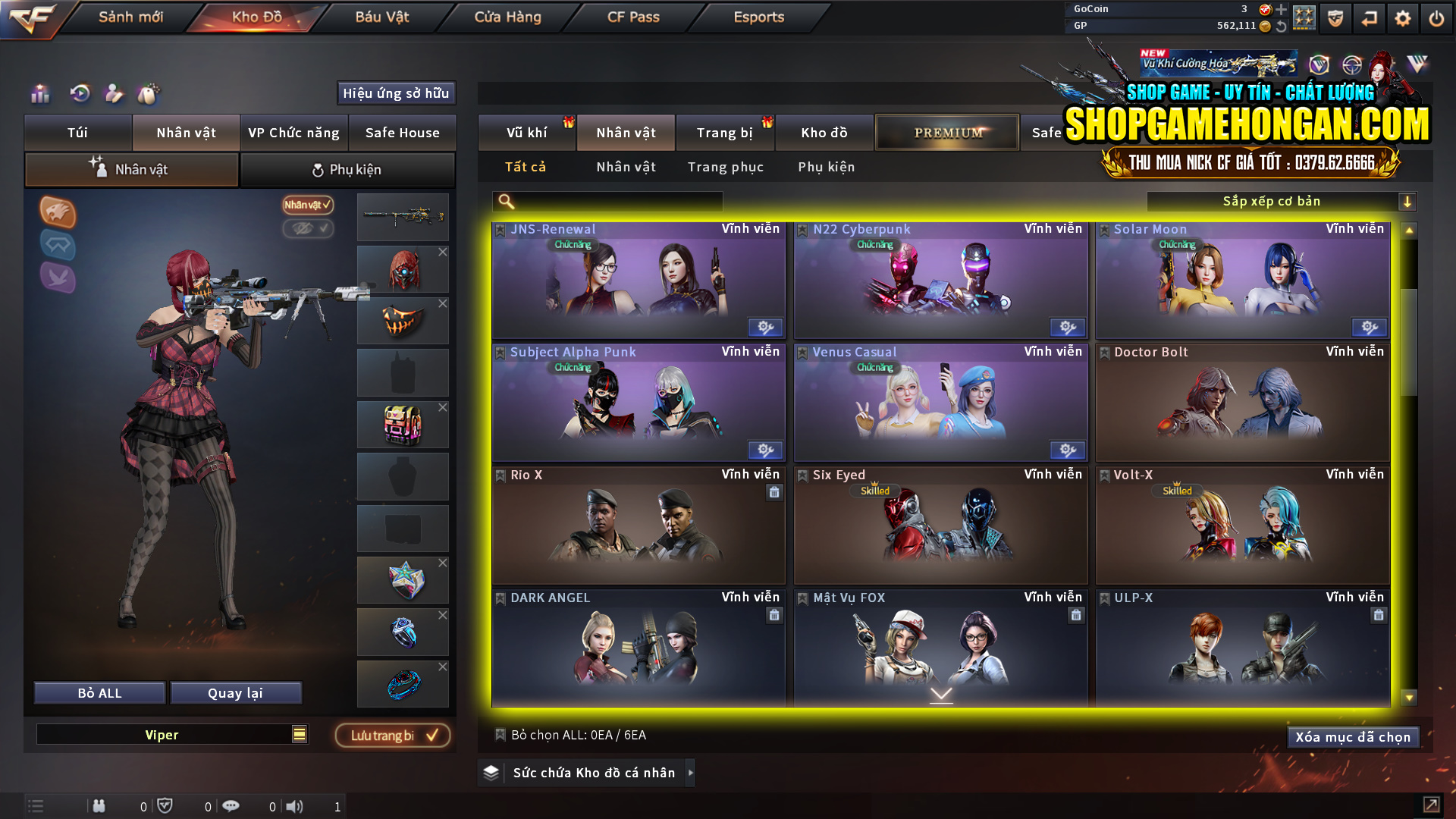Click the Bỏ chọn ALL flag toggle
1456x819 pixels.
tap(500, 735)
